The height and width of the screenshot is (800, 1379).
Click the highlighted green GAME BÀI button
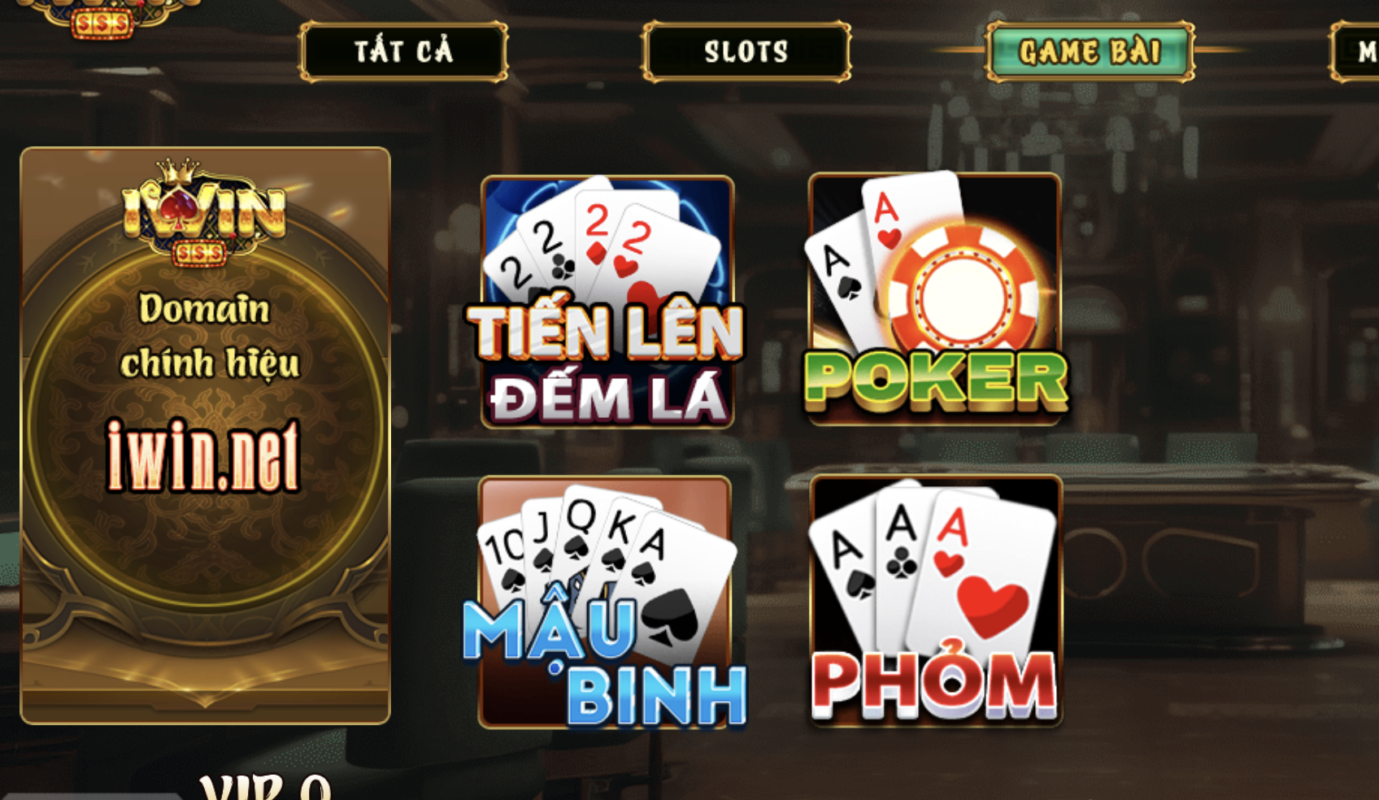click(1090, 52)
